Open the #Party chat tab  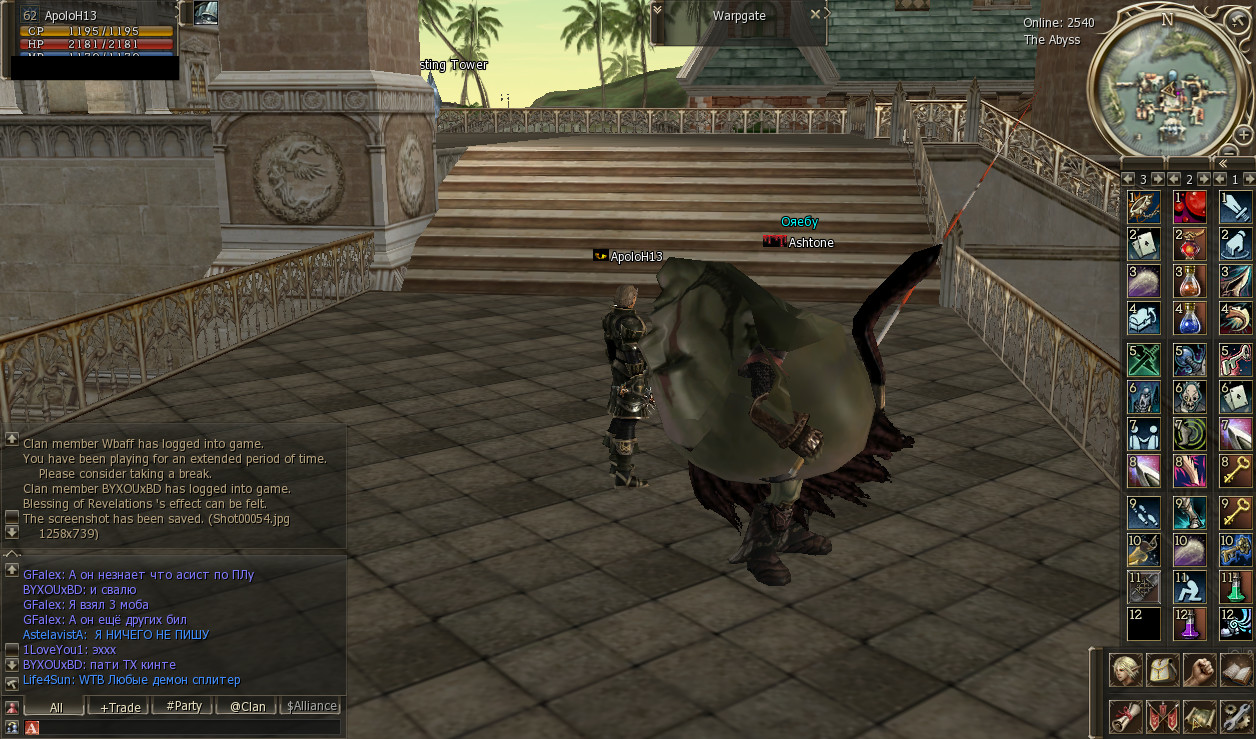184,706
